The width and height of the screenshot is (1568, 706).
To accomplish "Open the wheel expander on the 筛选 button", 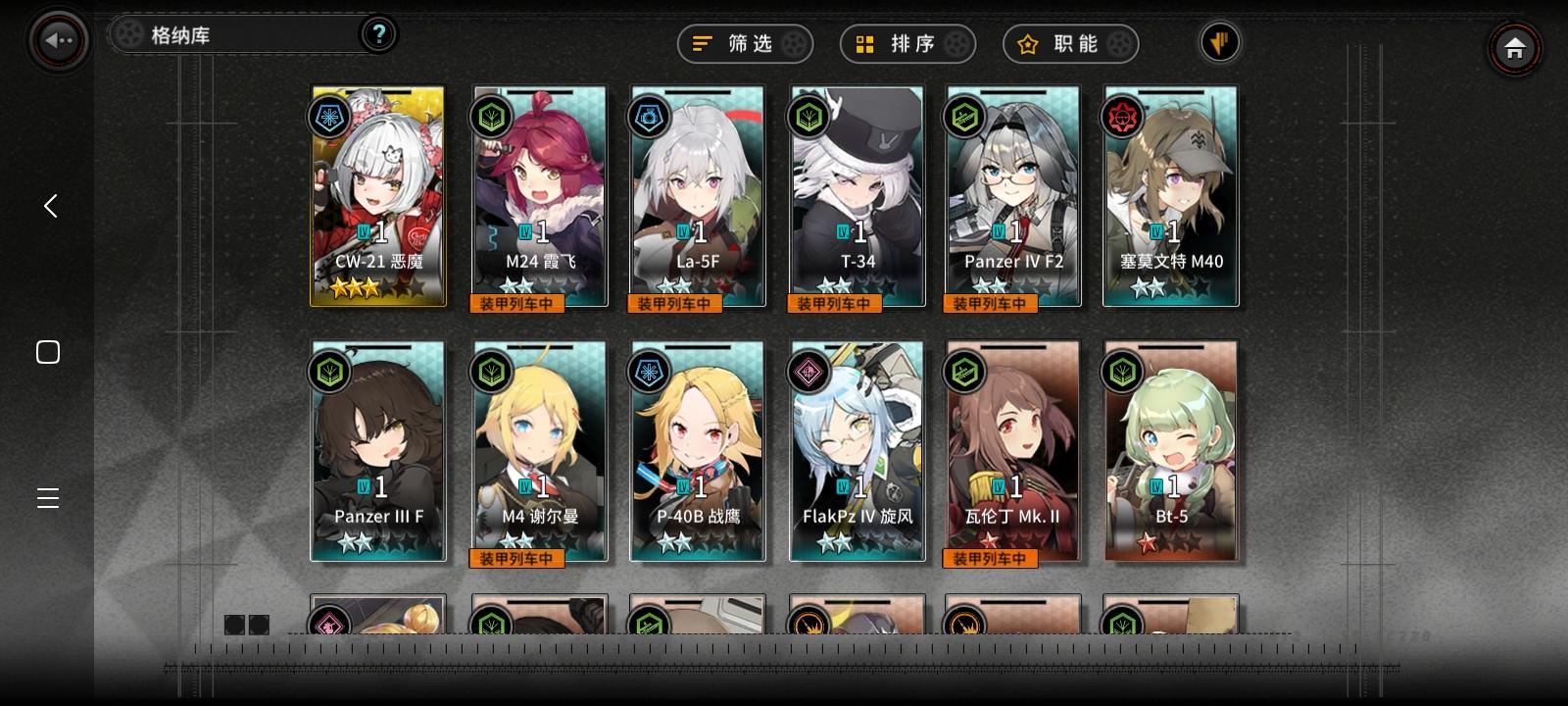I will (796, 44).
